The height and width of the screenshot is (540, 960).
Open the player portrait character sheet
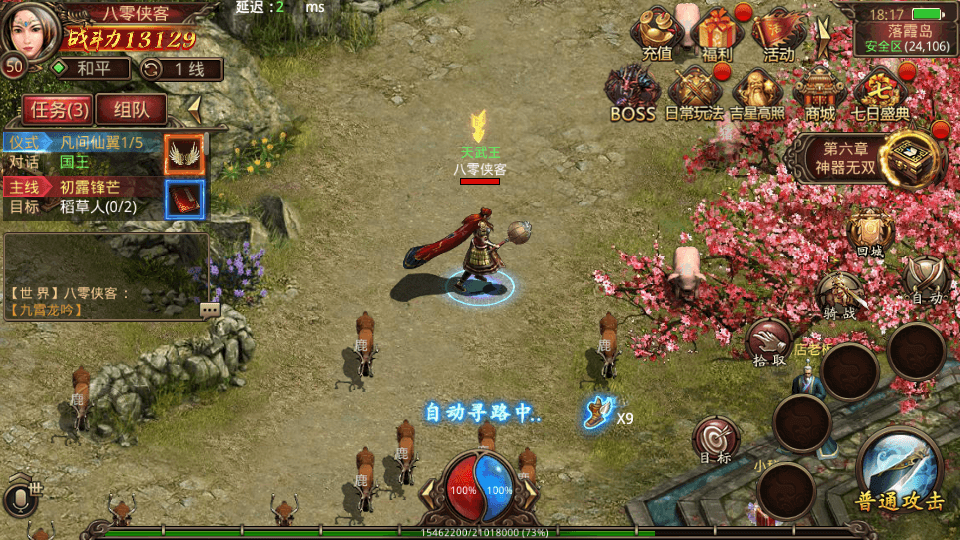30,32
